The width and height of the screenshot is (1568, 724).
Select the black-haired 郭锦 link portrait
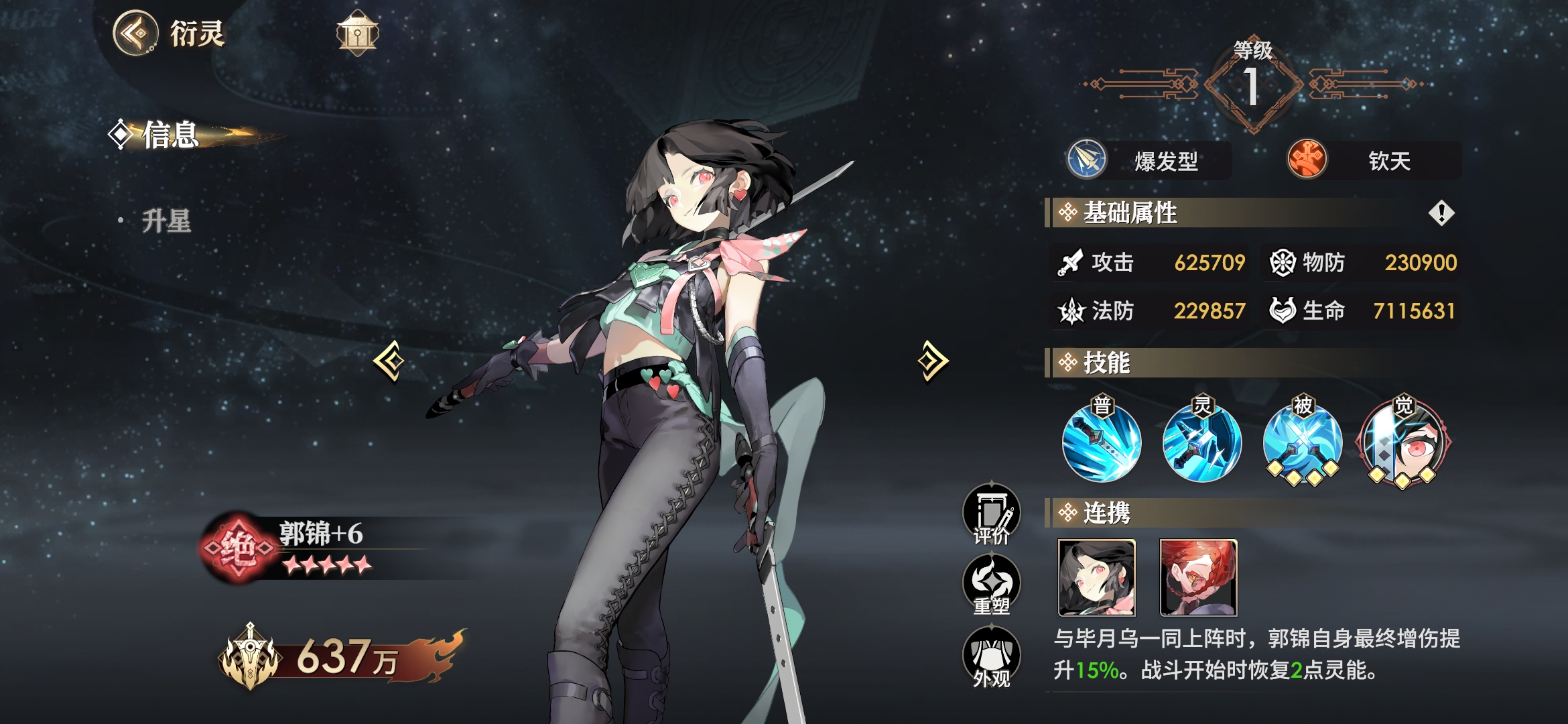point(1097,578)
